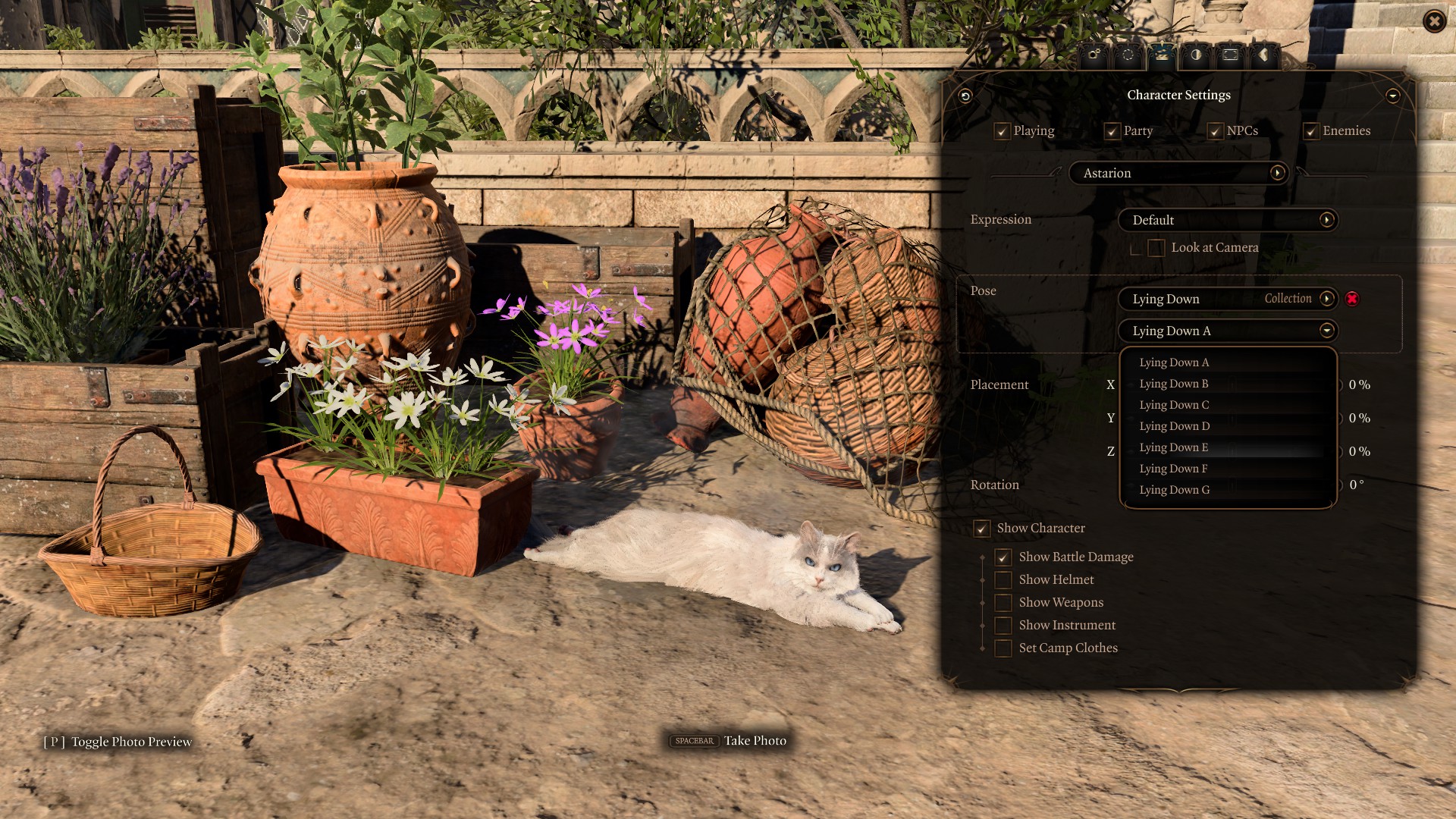1456x819 pixels.
Task: Disable Show Battle Damage
Action: pos(1003,557)
